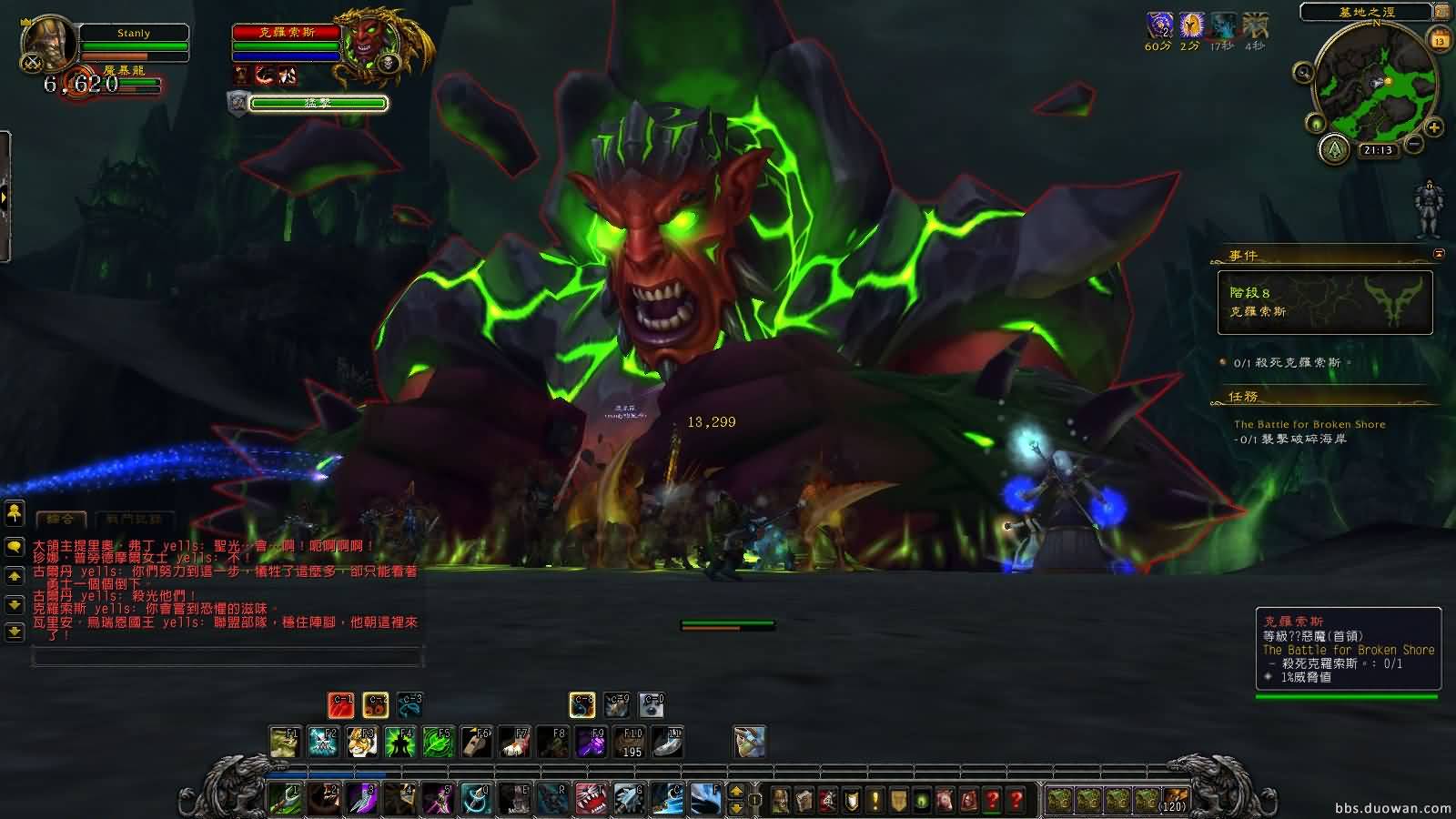Open the green arrow class hall button
The image size is (1456, 819).
pyautogui.click(x=1334, y=147)
